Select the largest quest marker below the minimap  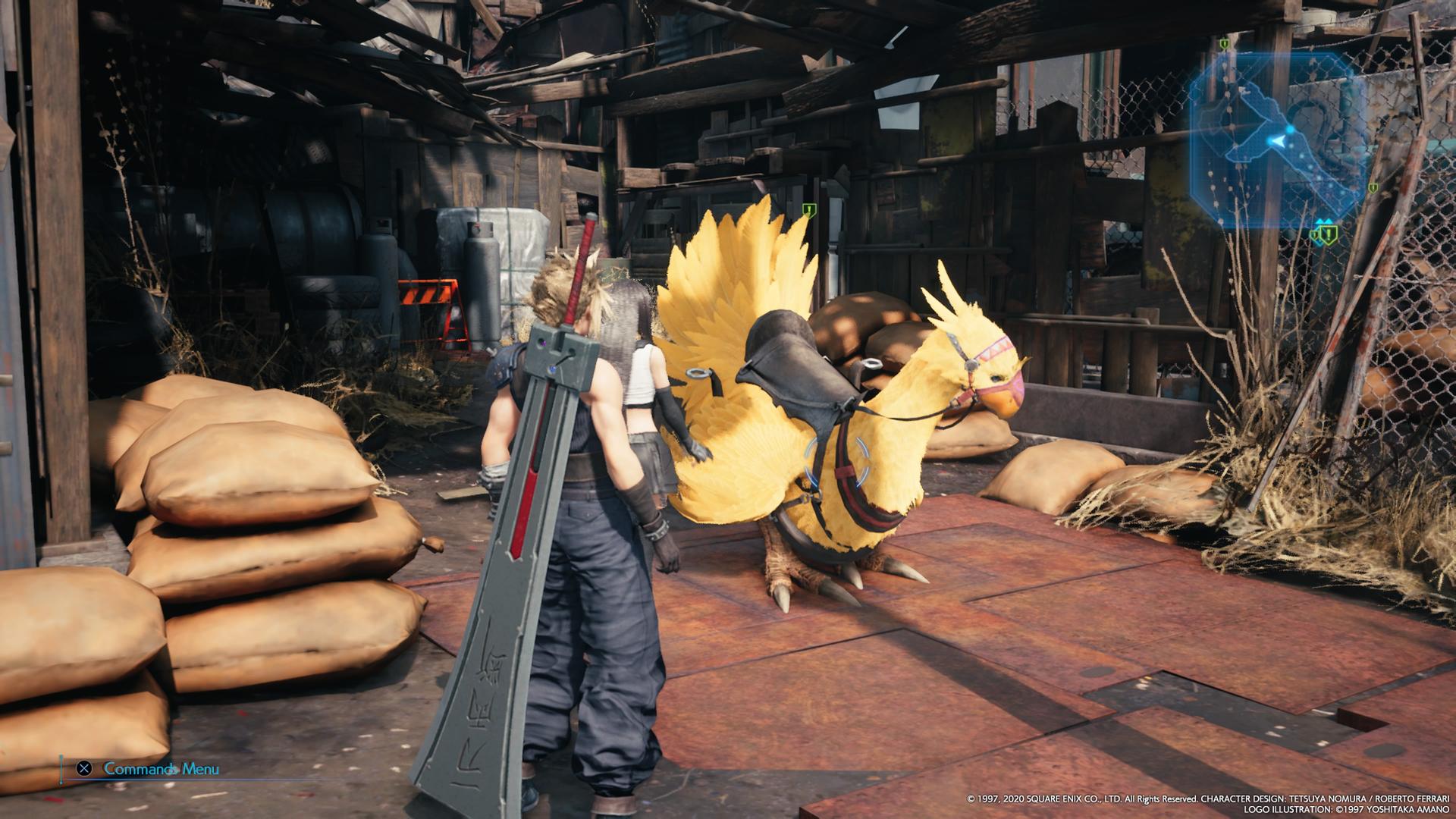(1328, 234)
